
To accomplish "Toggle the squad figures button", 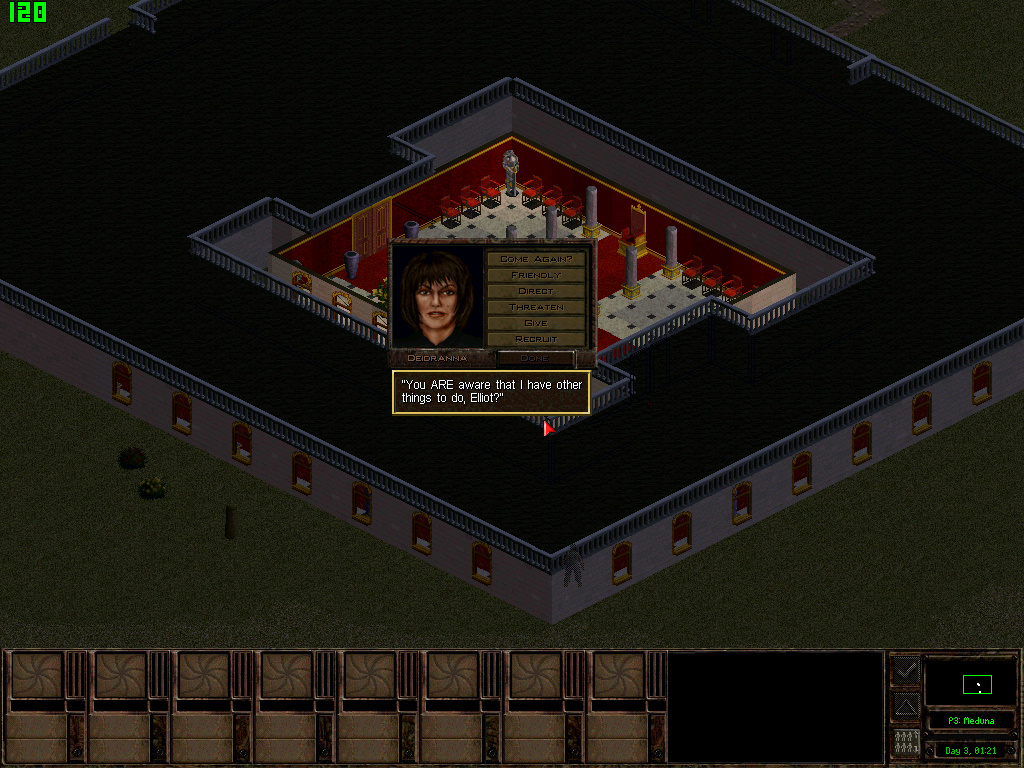I will click(x=905, y=743).
